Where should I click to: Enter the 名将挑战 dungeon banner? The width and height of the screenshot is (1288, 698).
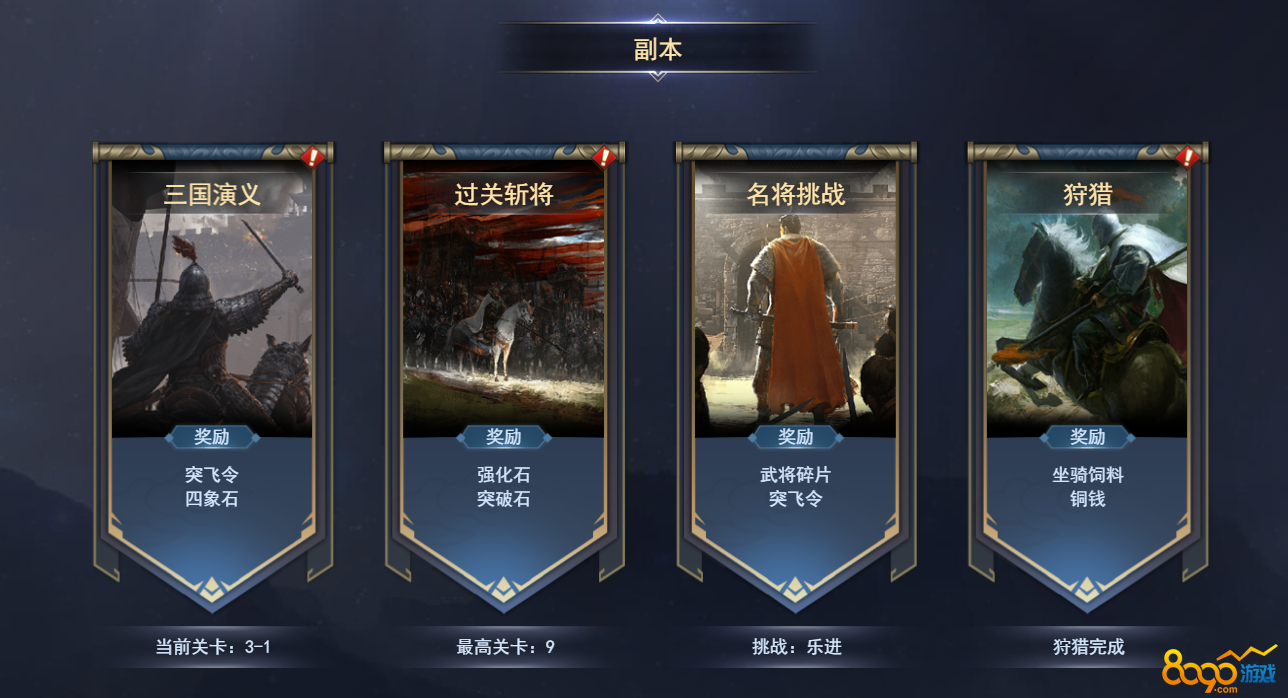(x=796, y=360)
